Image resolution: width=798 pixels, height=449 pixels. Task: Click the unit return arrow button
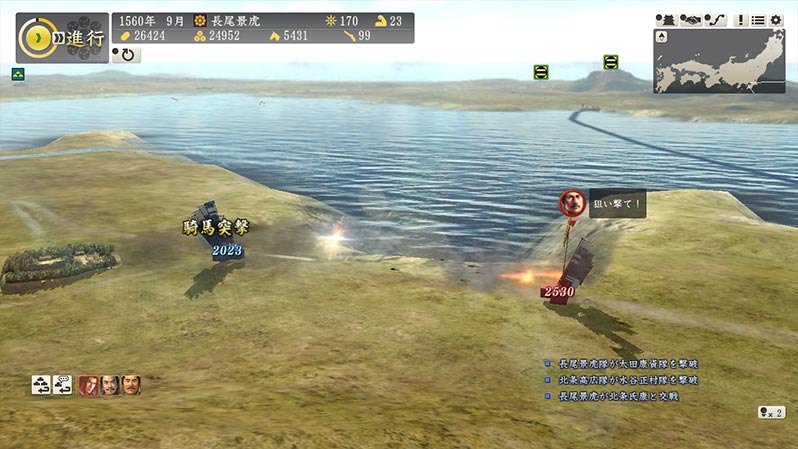(41, 384)
